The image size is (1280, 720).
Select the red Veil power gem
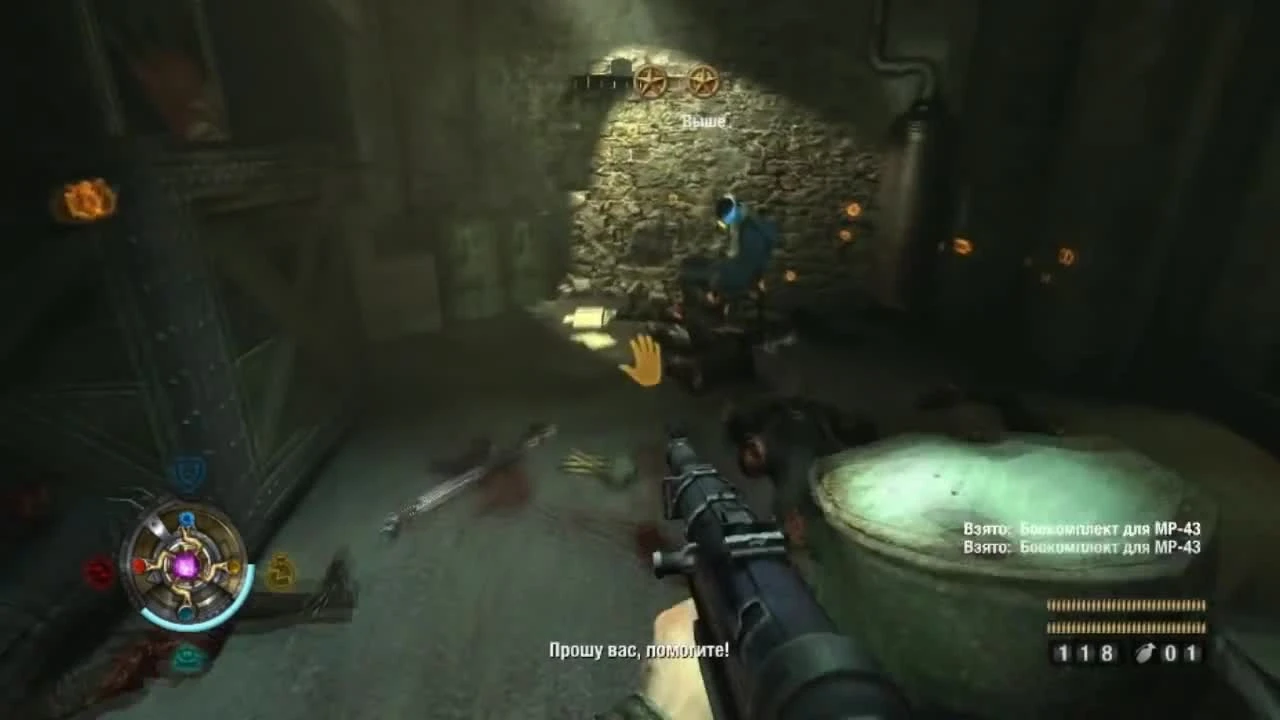(138, 565)
